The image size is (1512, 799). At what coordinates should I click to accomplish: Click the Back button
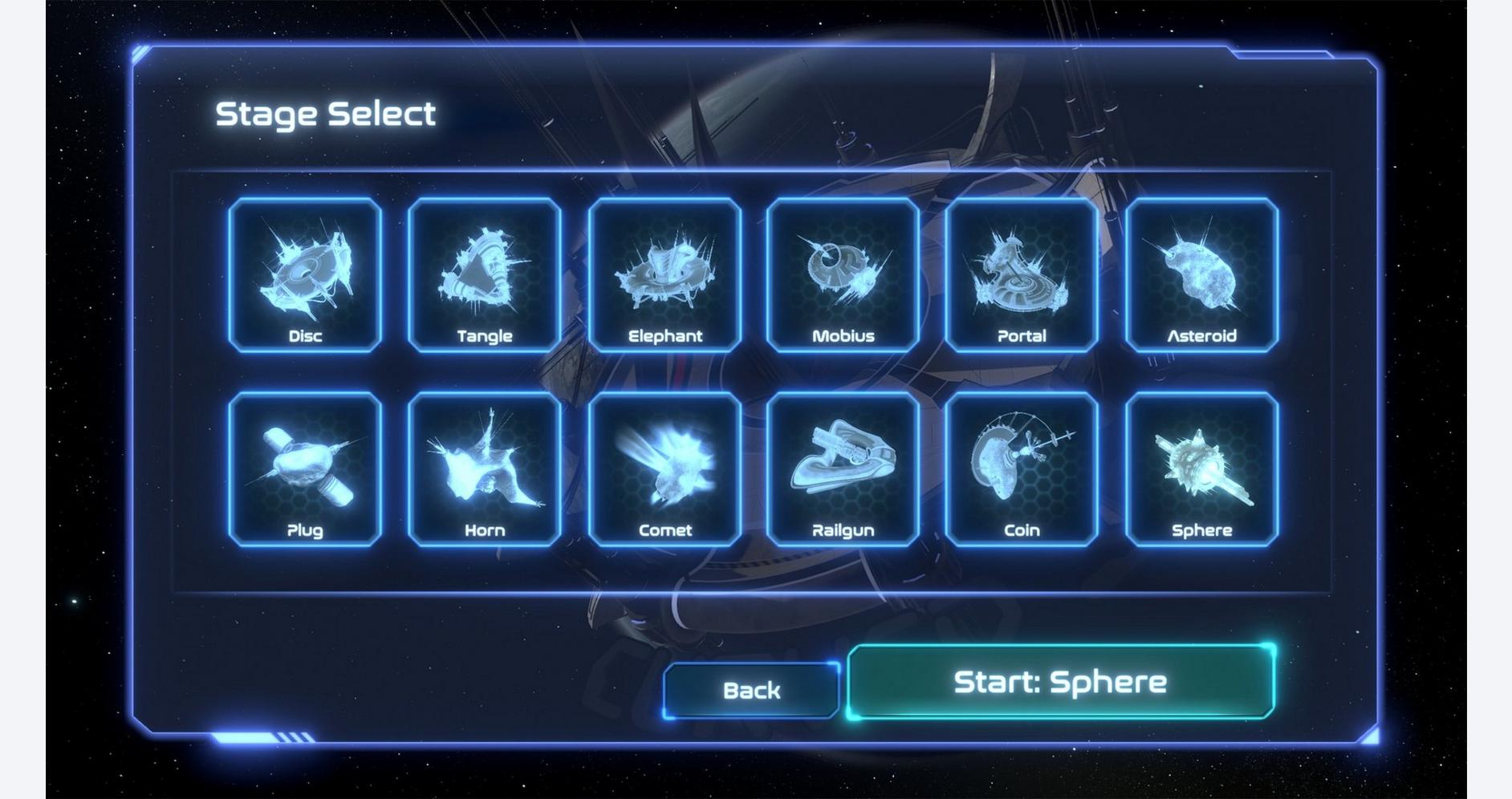click(751, 690)
